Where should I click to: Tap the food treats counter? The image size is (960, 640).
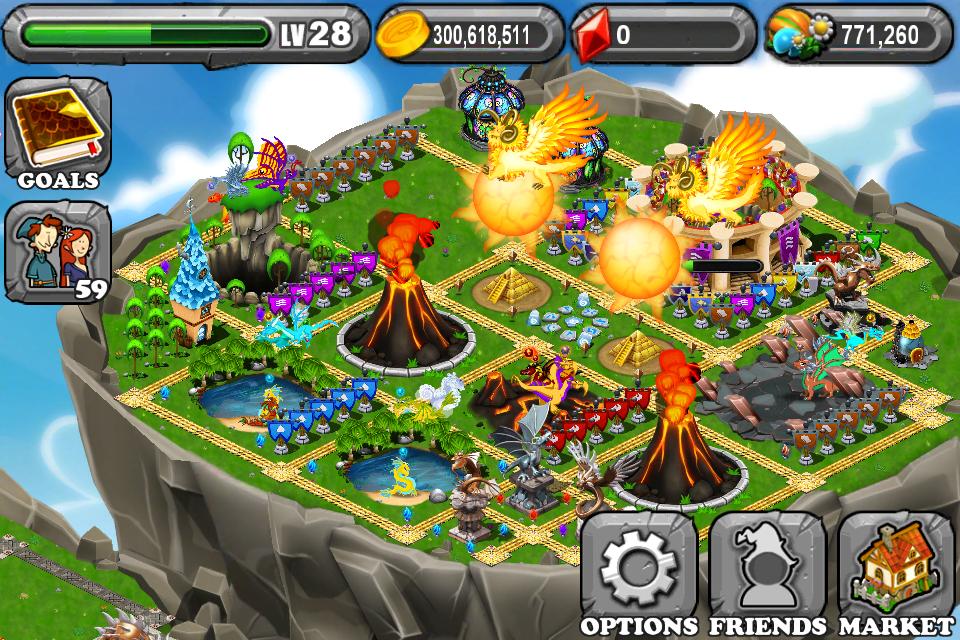coord(857,36)
